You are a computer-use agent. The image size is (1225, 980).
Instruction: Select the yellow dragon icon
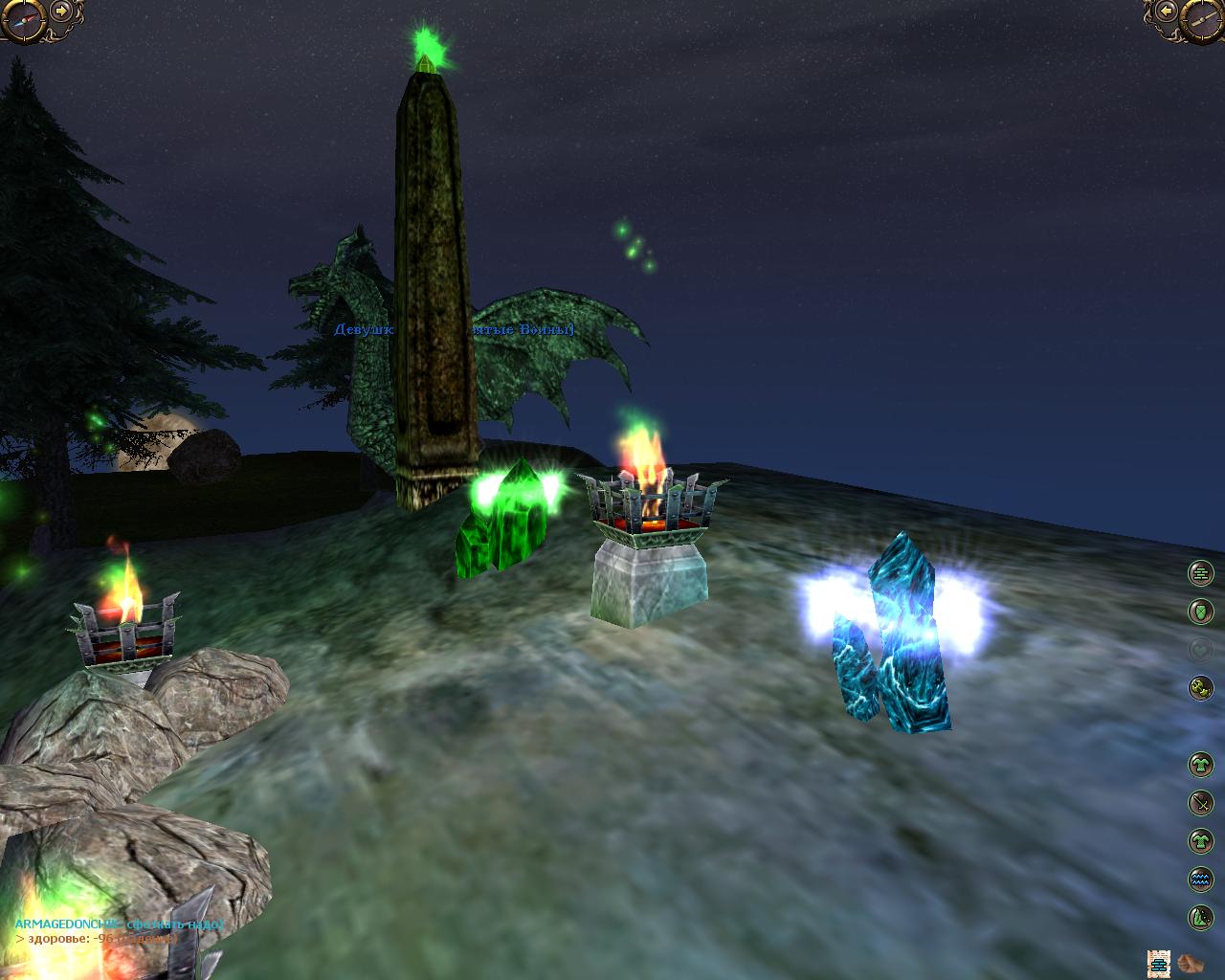(x=1200, y=687)
